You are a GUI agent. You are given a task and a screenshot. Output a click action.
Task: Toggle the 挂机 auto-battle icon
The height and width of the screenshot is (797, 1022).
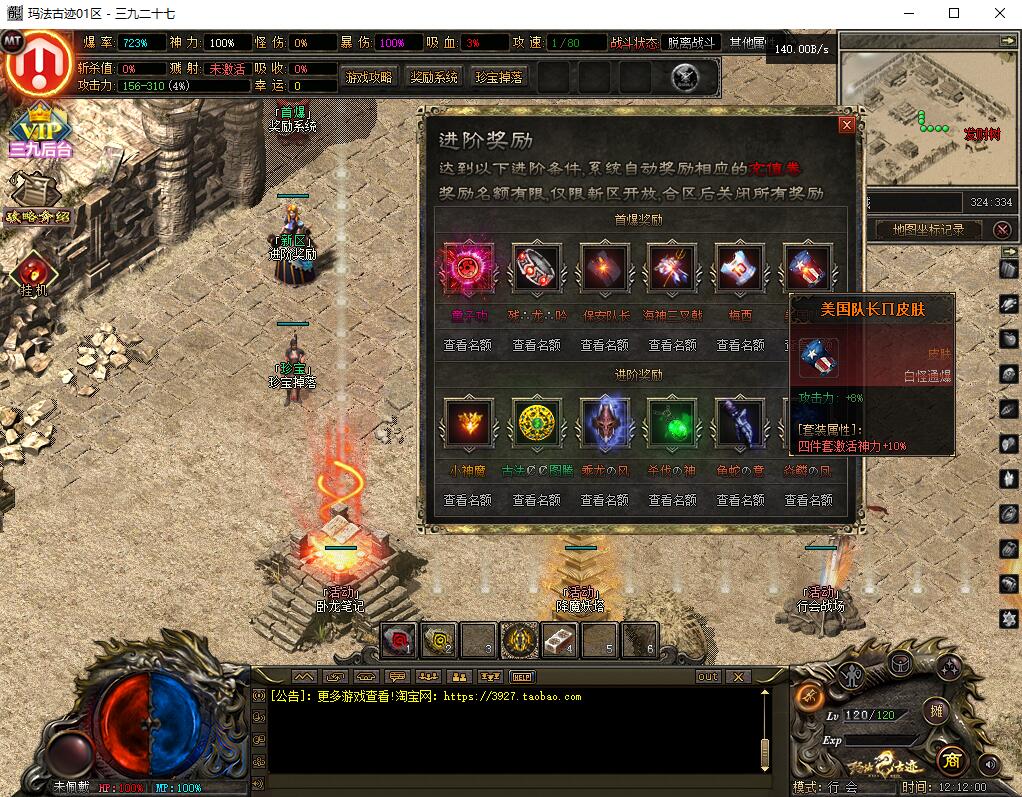pos(35,272)
